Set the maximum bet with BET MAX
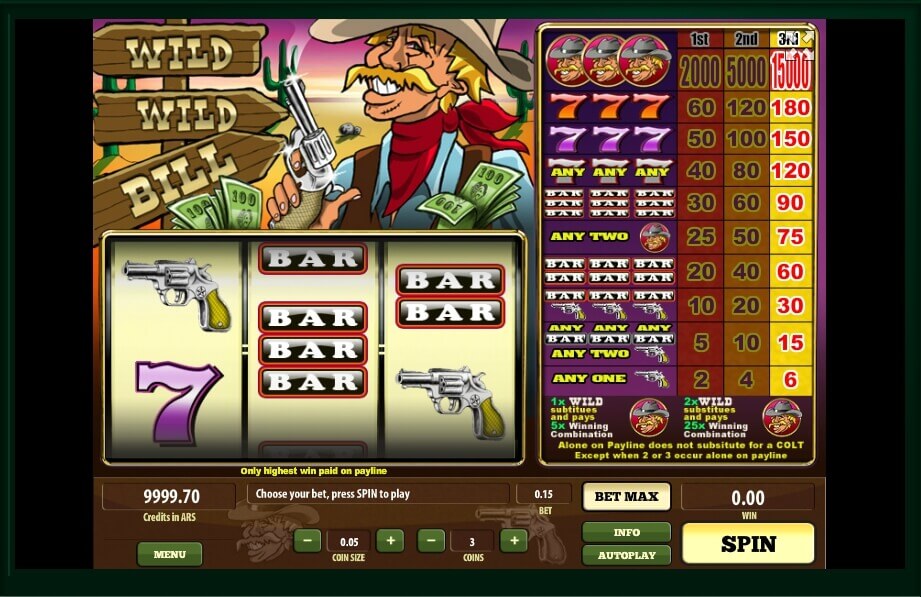This screenshot has width=921, height=597. pos(626,496)
